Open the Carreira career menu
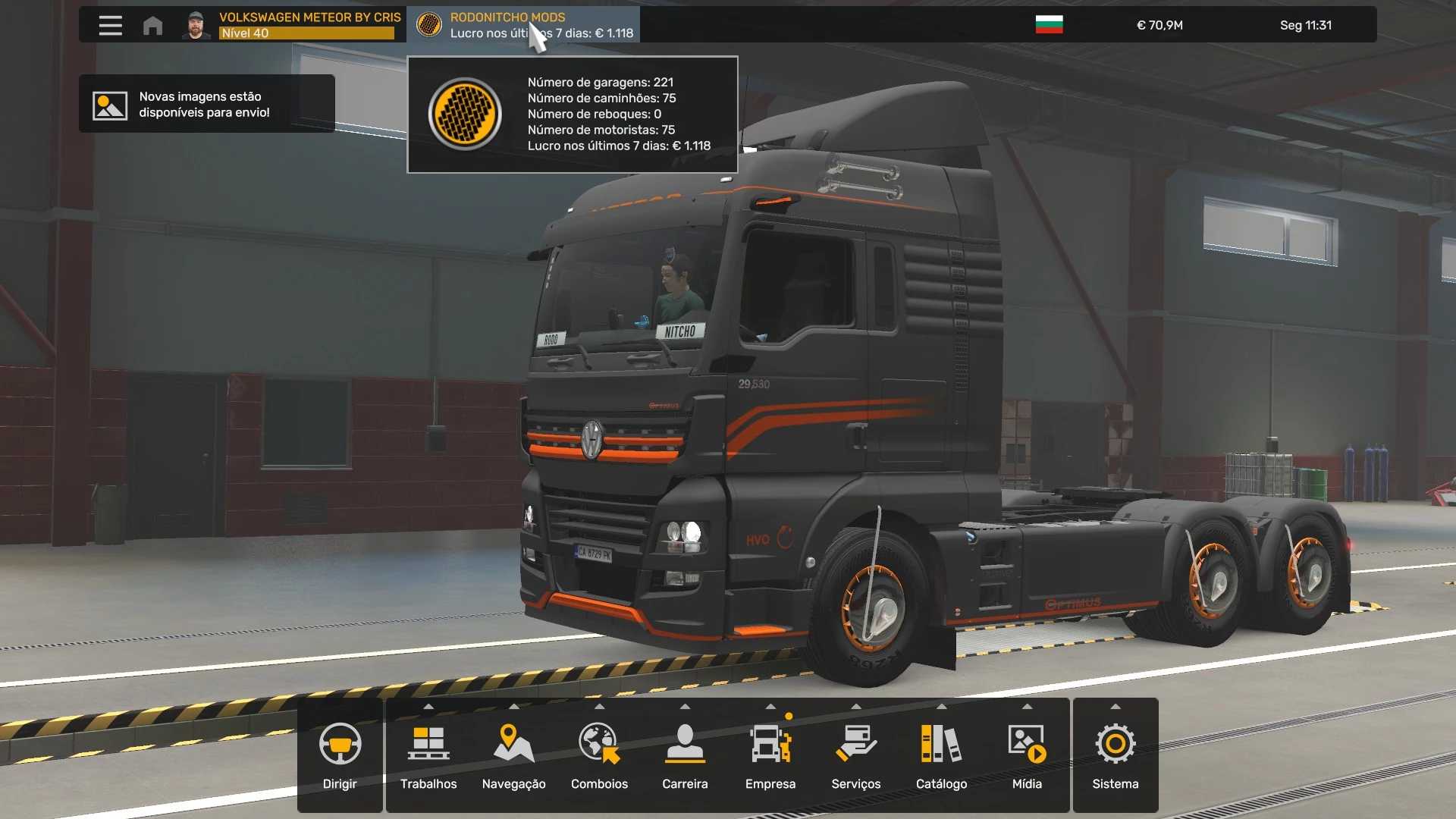 click(x=685, y=755)
